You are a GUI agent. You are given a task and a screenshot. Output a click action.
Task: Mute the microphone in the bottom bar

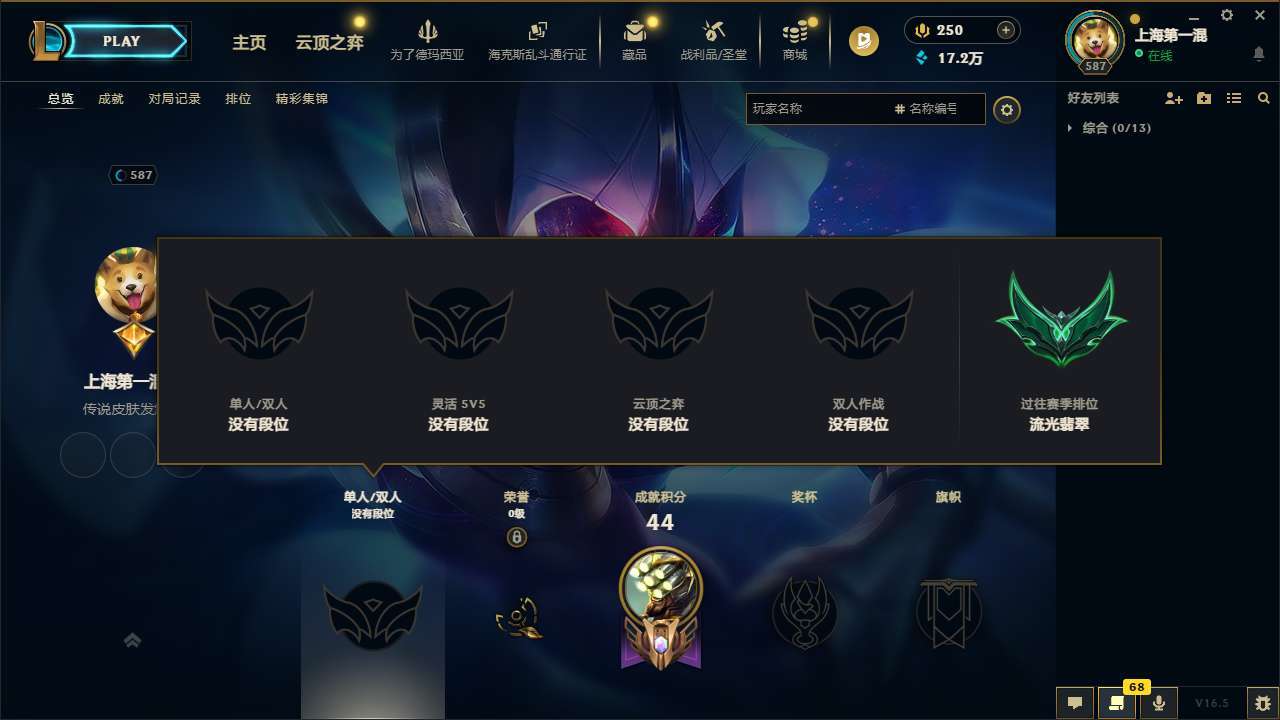(x=1158, y=702)
